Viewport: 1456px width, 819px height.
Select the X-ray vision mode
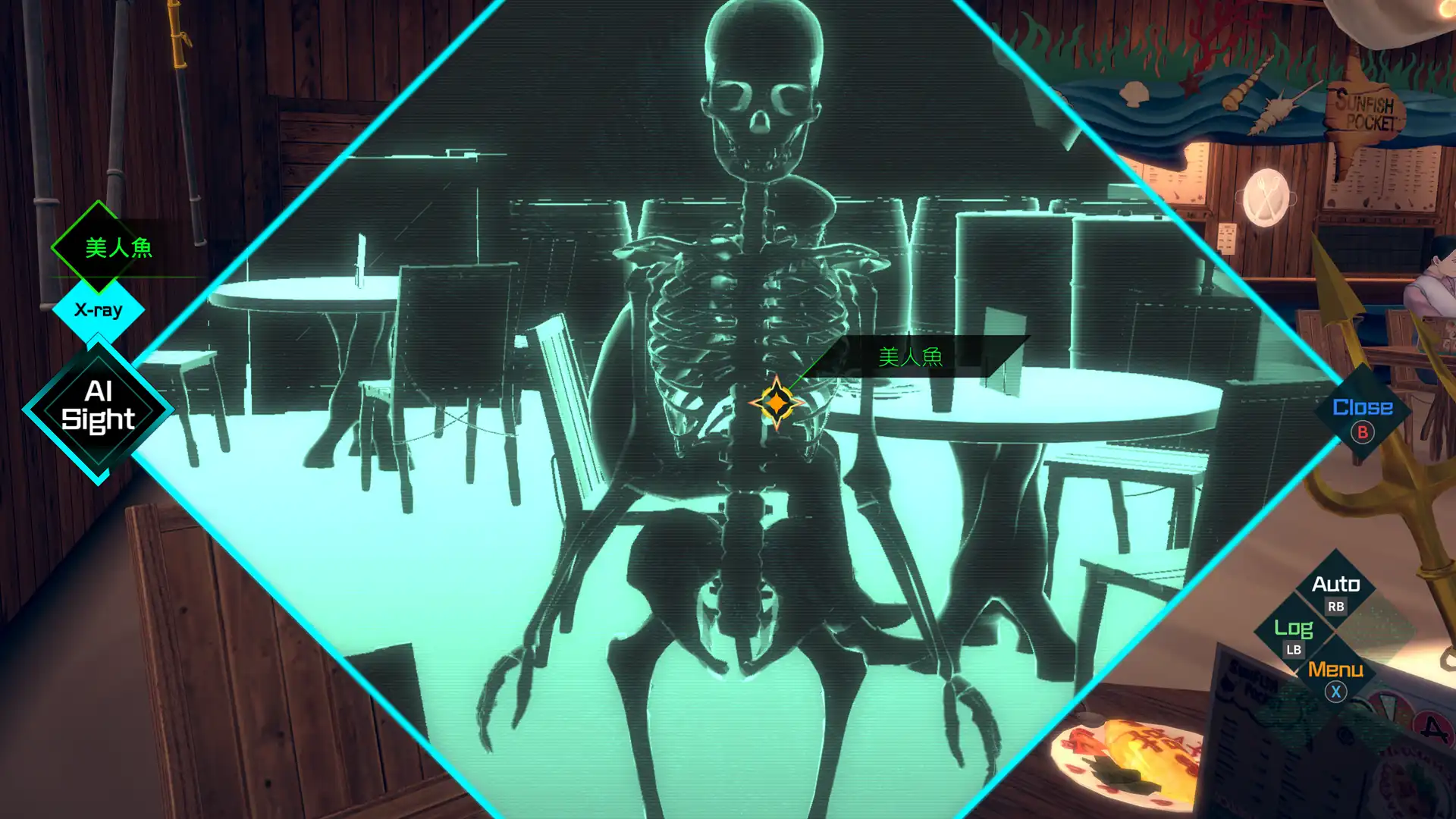(x=99, y=310)
